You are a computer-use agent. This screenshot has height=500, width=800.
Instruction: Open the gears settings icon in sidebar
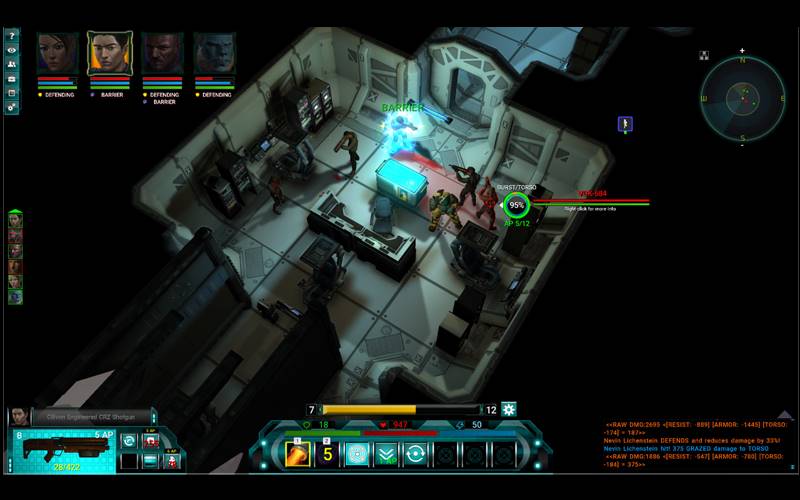(x=12, y=106)
